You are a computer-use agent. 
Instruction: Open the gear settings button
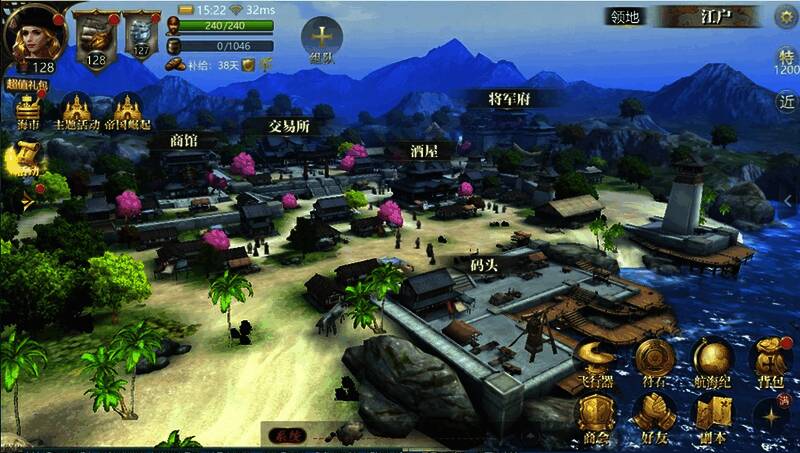(x=785, y=17)
